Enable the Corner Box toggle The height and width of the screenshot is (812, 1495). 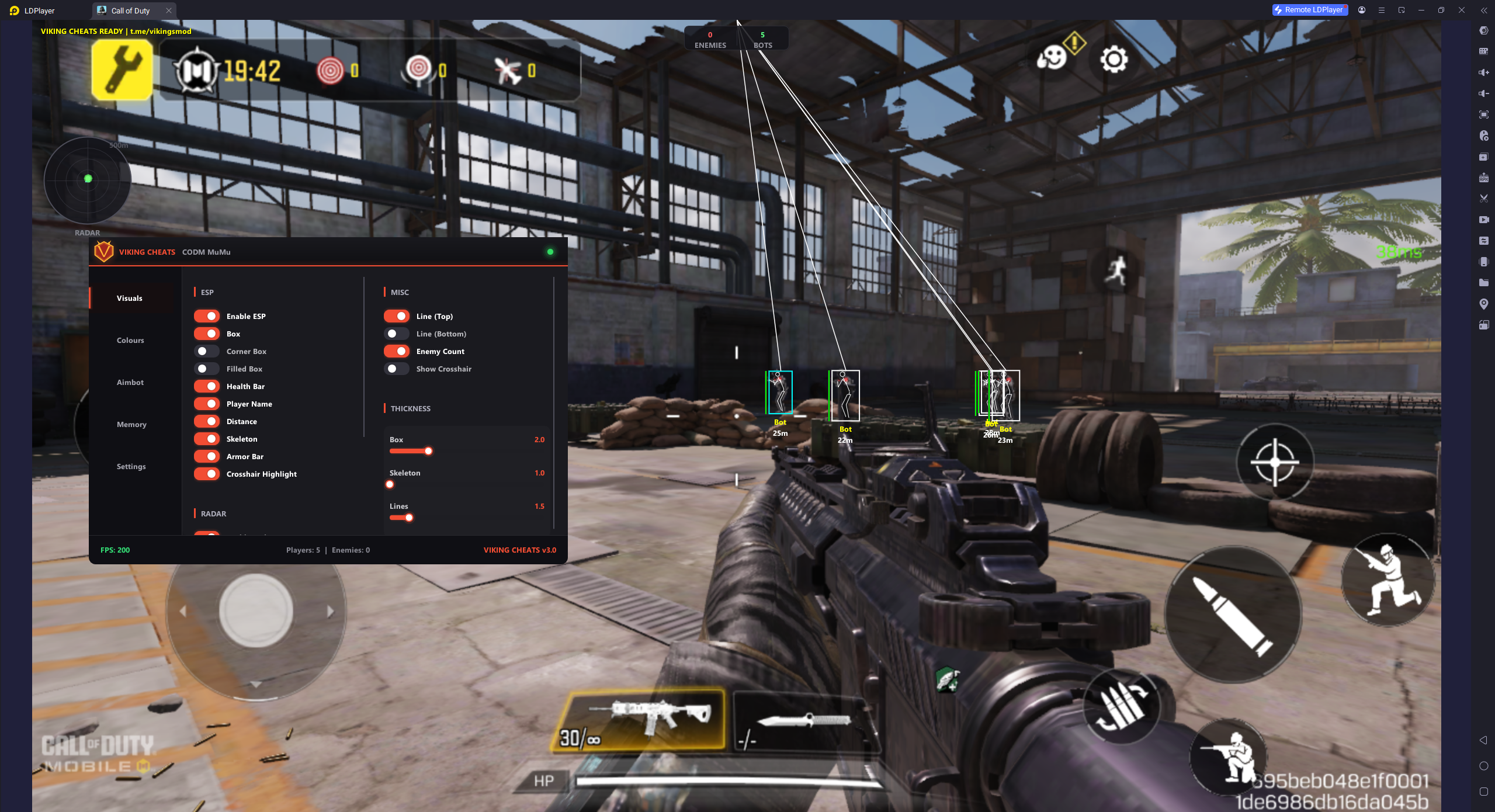pos(207,351)
